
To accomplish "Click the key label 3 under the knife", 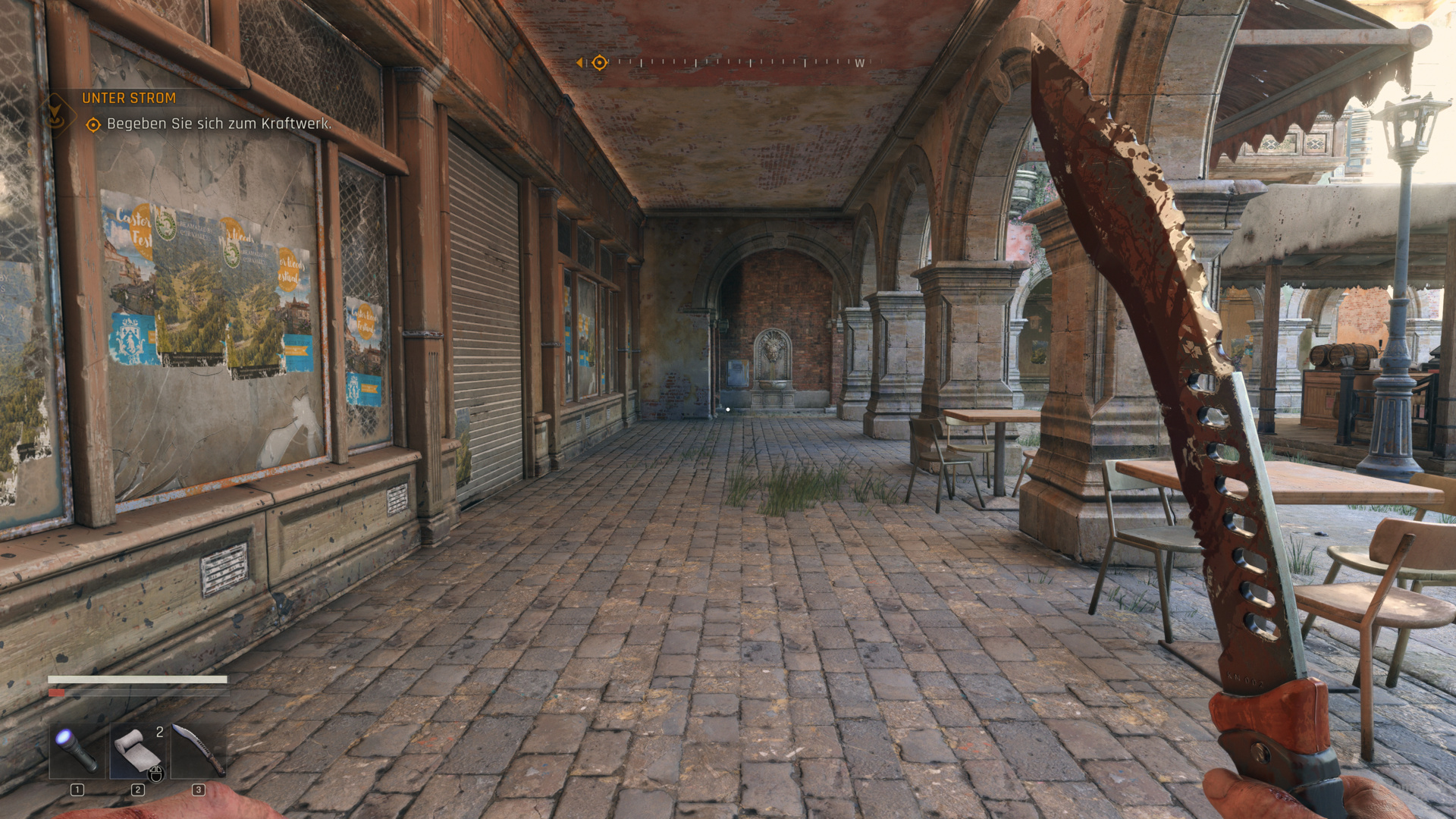I will 198,789.
